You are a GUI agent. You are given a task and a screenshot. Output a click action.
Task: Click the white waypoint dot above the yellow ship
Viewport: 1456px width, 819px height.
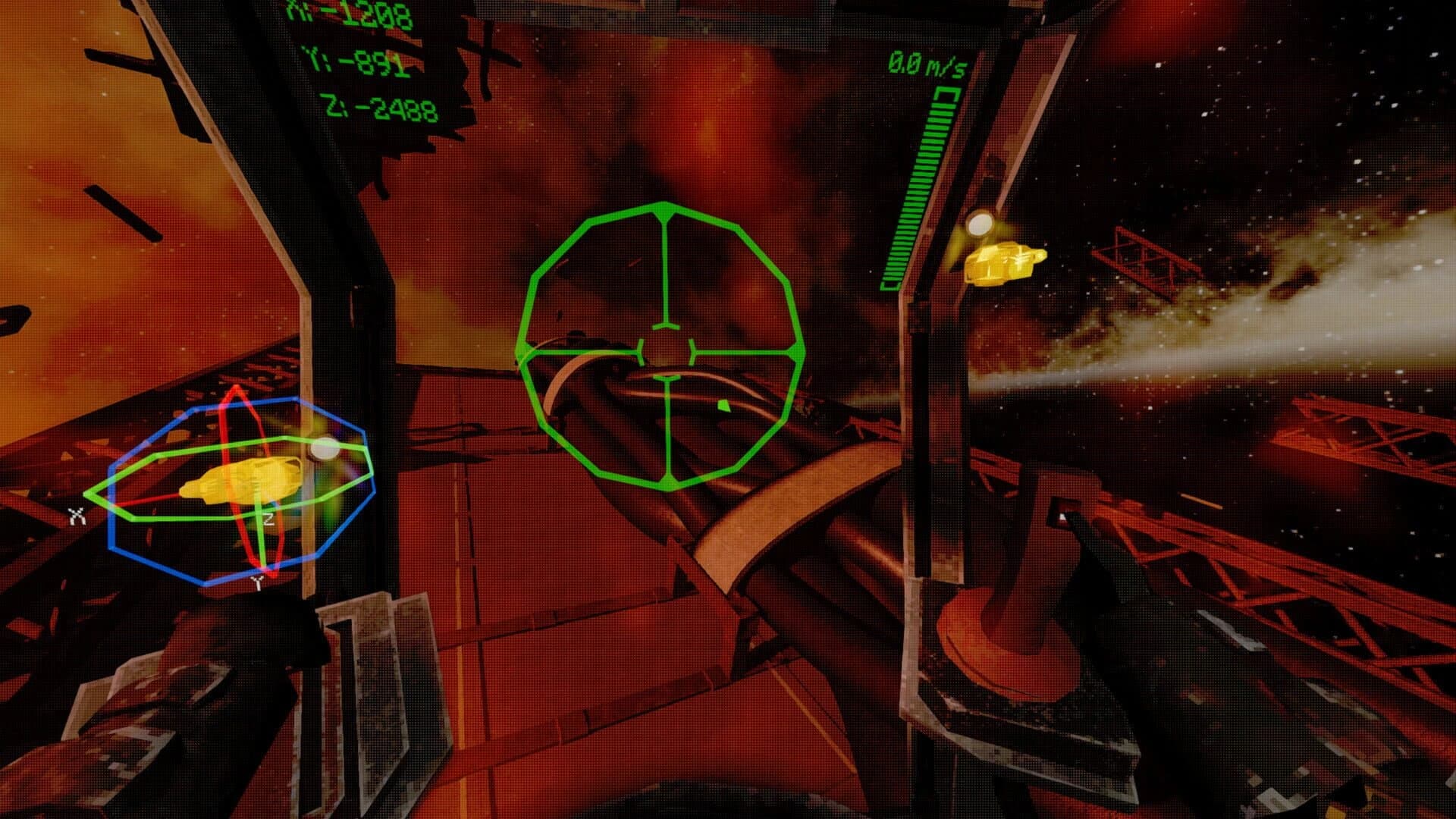980,225
